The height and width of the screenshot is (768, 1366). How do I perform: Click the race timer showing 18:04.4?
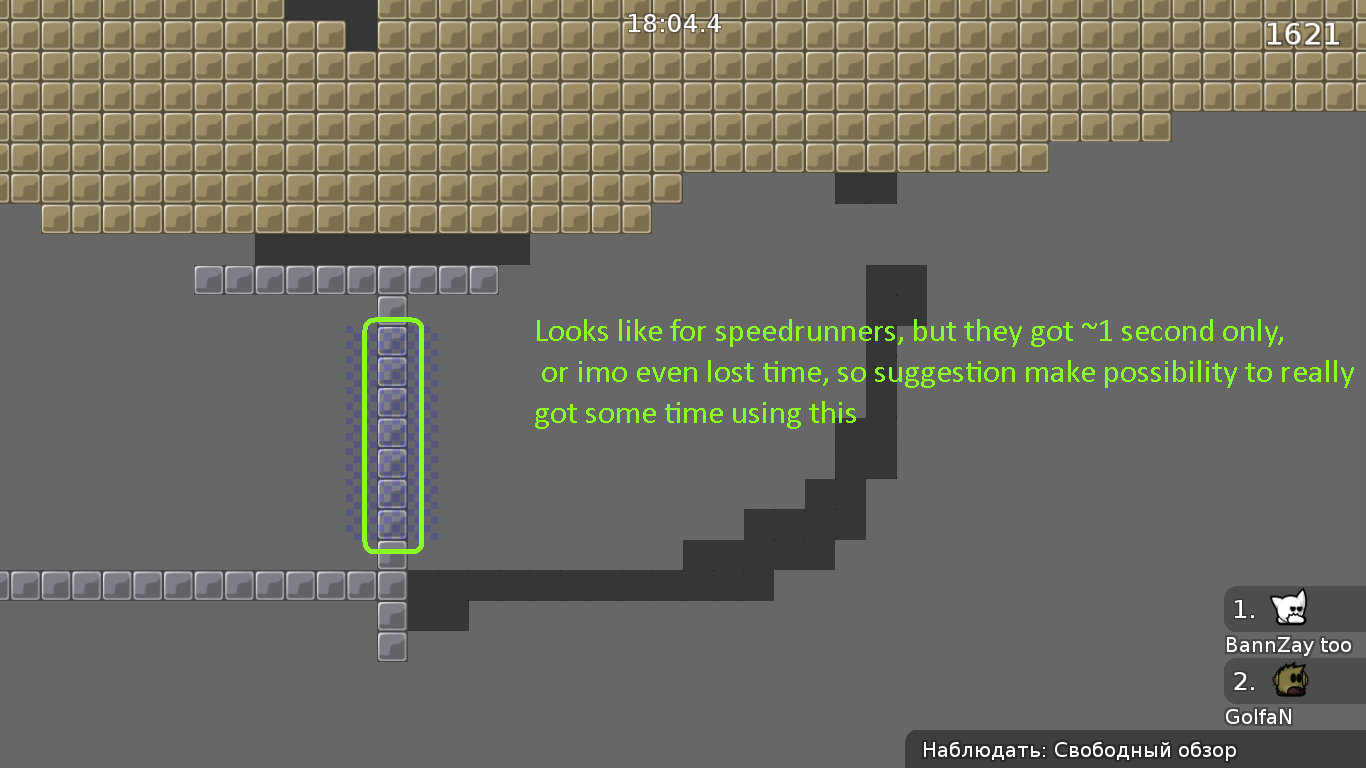[x=674, y=23]
